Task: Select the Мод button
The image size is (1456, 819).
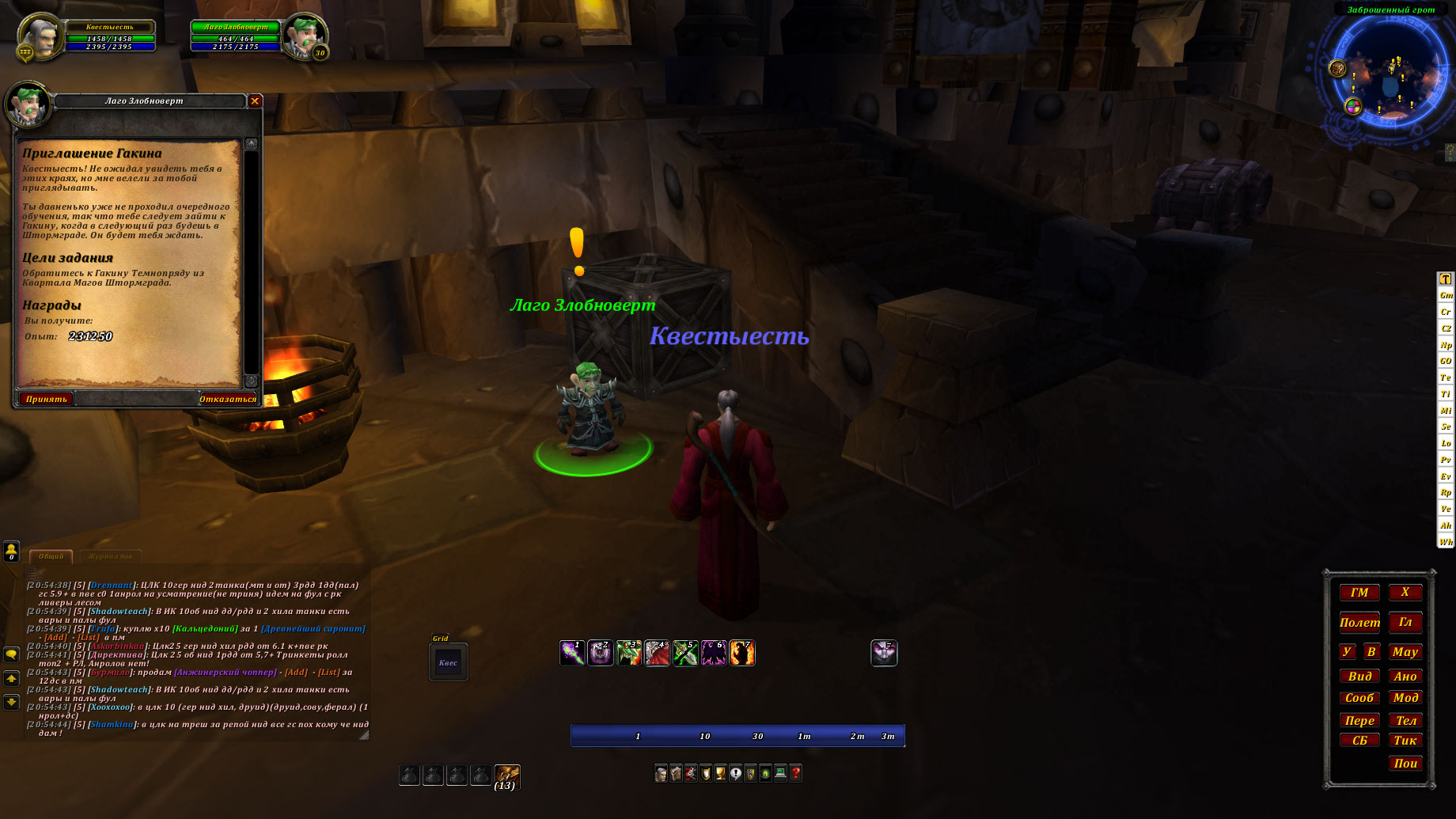Action: point(1405,698)
